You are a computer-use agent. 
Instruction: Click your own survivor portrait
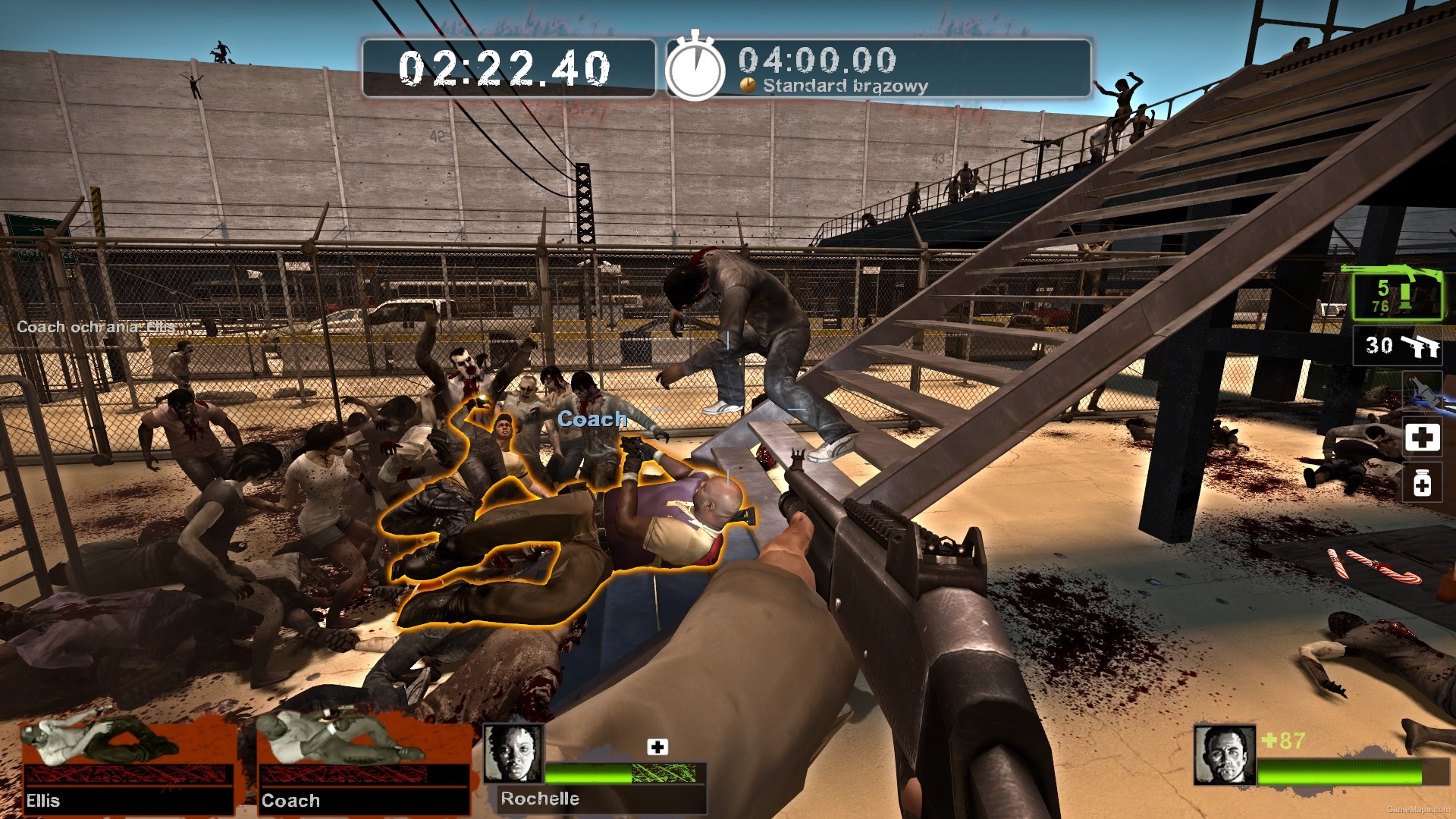tap(1224, 755)
